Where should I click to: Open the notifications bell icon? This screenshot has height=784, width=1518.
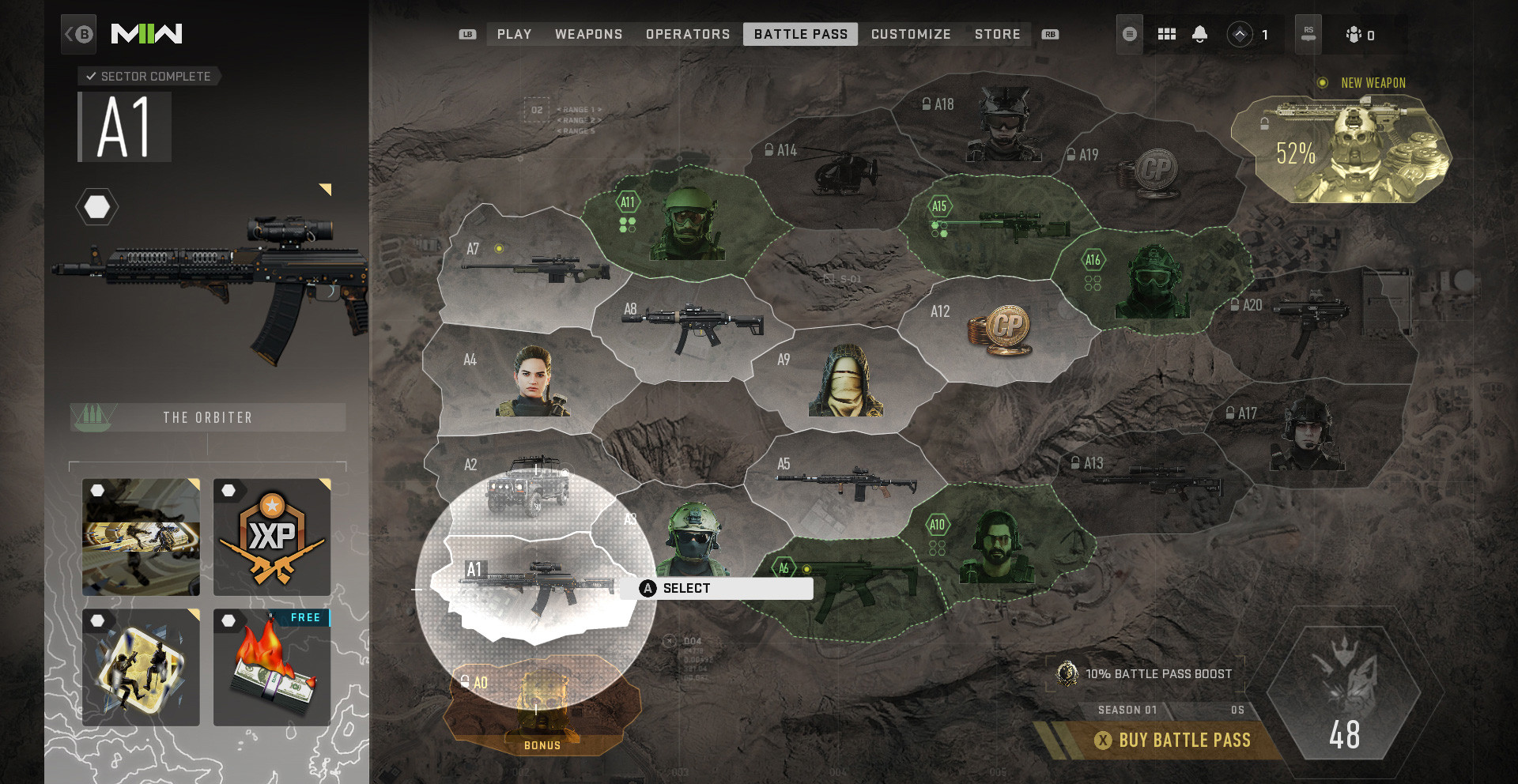click(1200, 34)
